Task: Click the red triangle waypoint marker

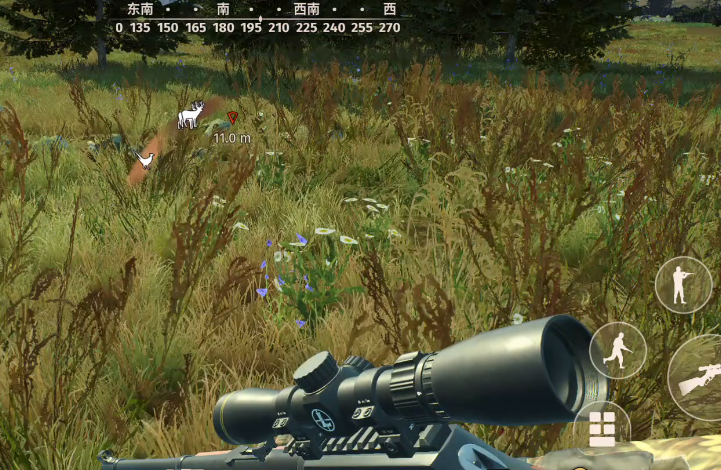Action: pos(233,117)
